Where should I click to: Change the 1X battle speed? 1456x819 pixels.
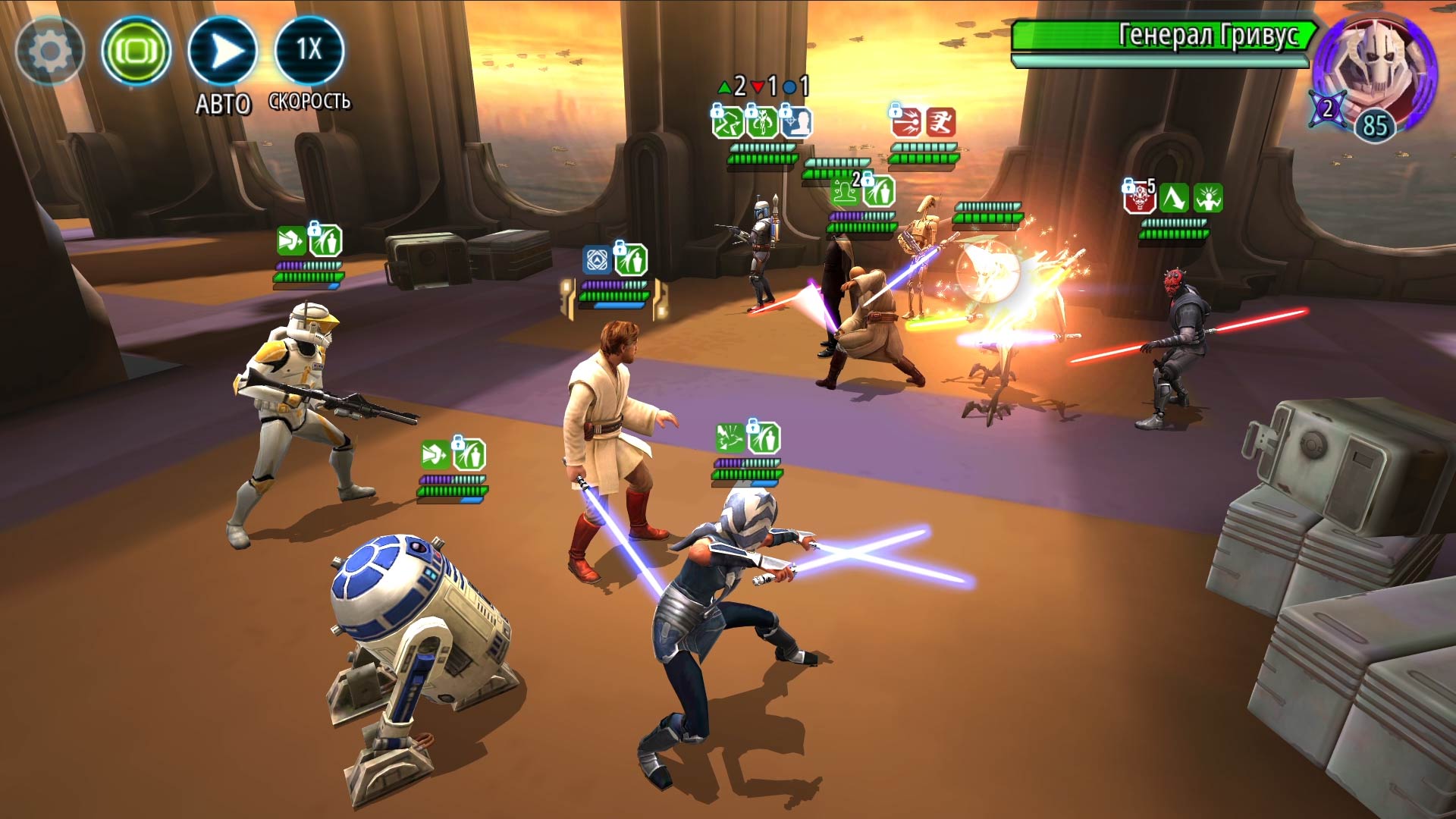coord(309,51)
